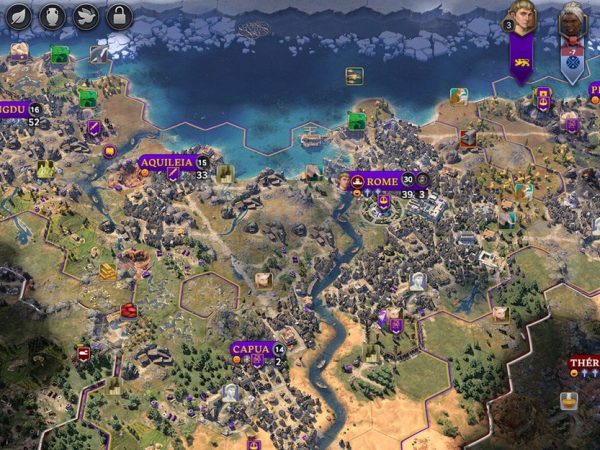Click the padlock icon button
This screenshot has width=600, height=450.
tap(119, 16)
